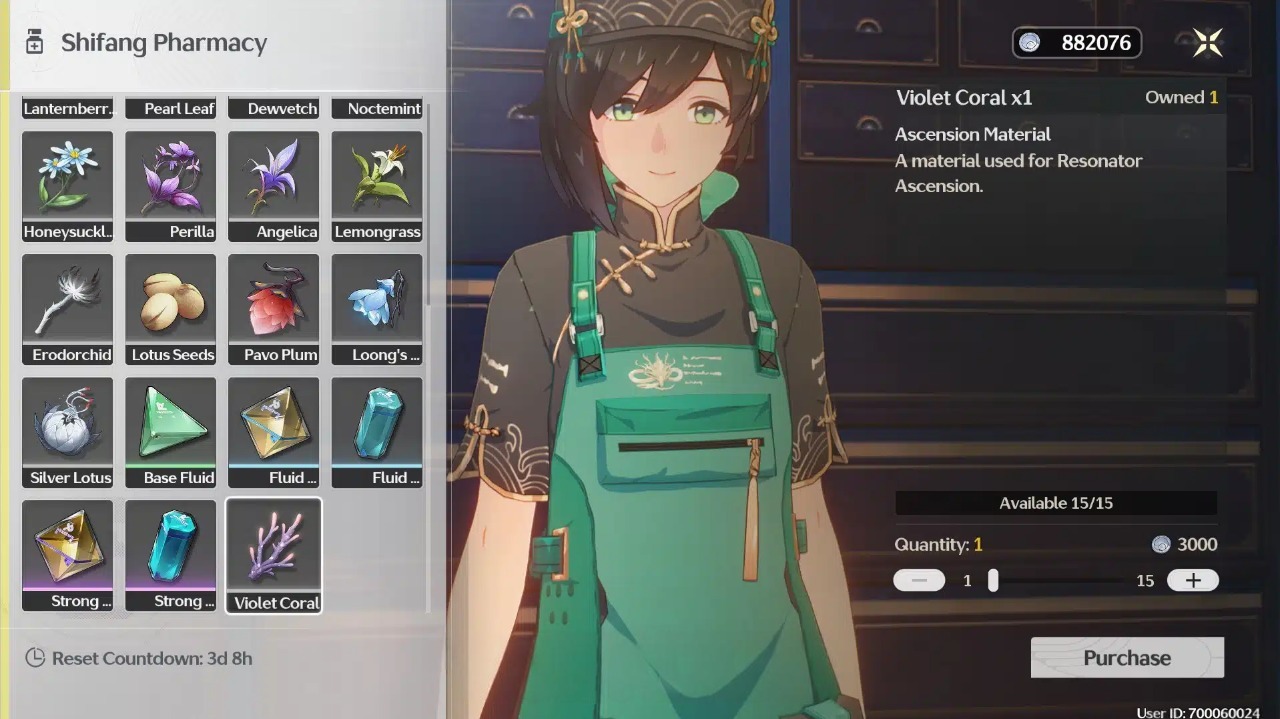Click the quantity slider handle
The image size is (1280, 719).
pos(993,580)
